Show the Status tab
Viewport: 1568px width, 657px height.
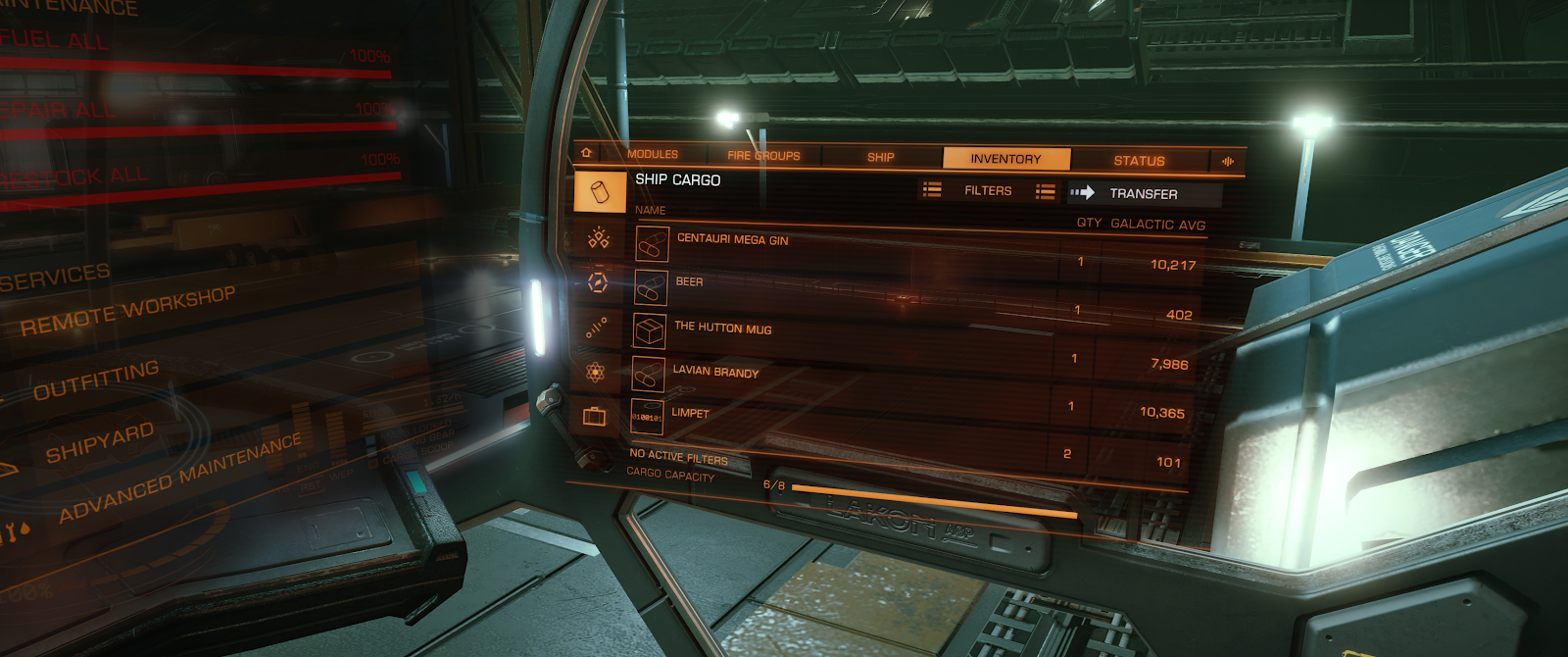[1139, 161]
